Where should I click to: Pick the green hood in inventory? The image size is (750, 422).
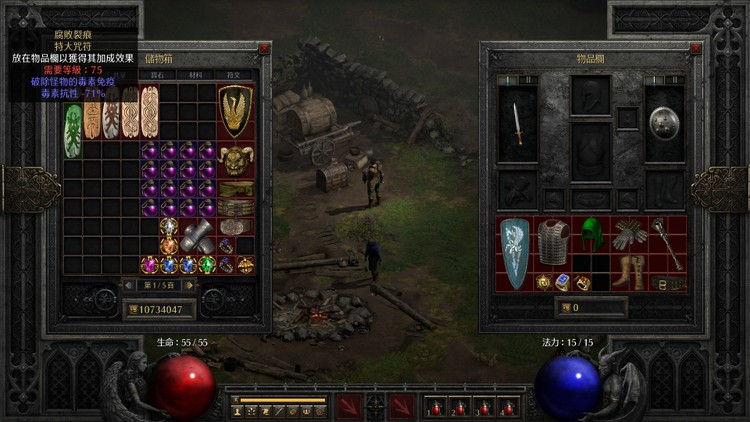coord(592,233)
